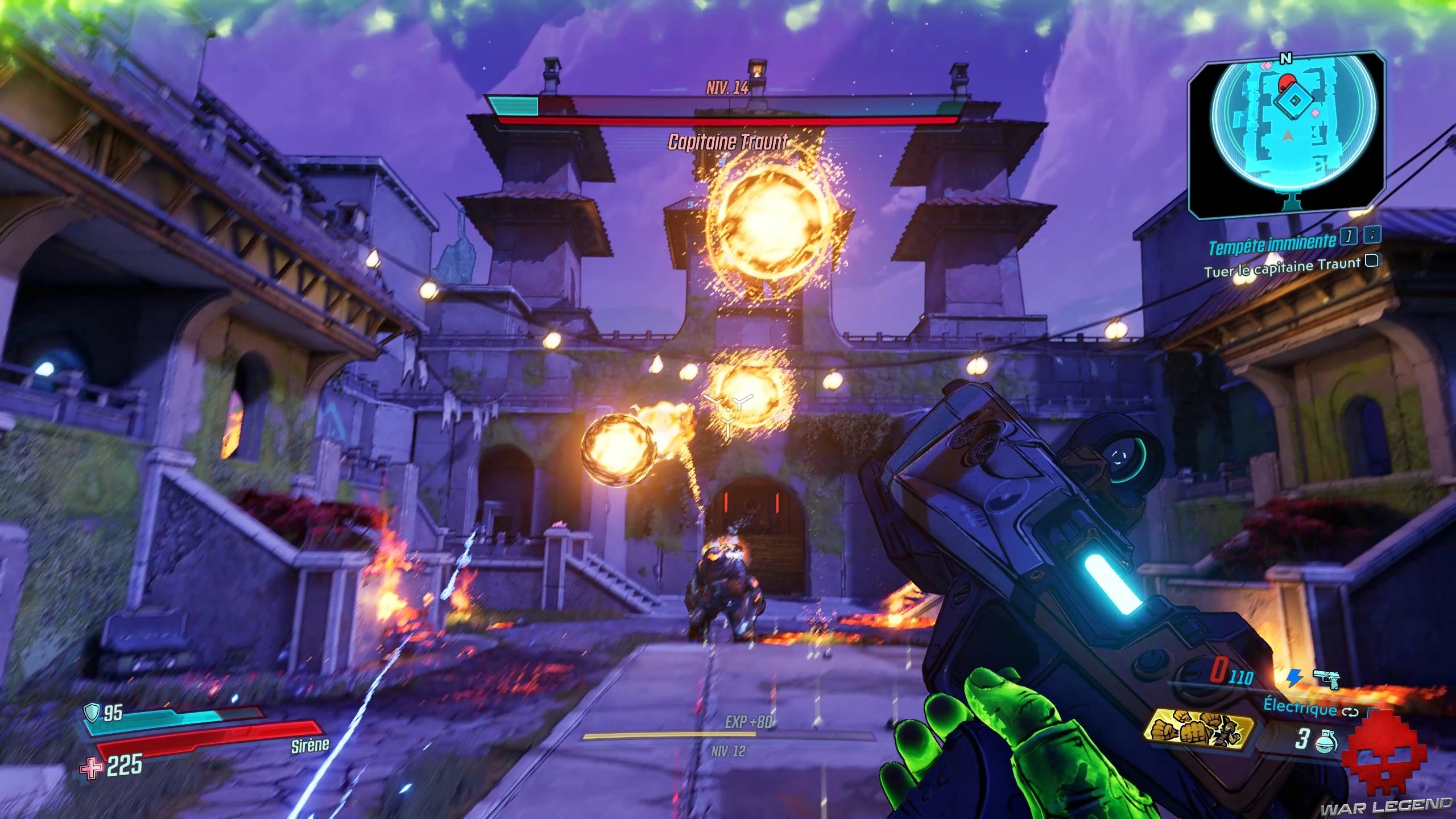
Task: Tick the Tuer le capitaine Traunt objective box
Action: click(1371, 261)
